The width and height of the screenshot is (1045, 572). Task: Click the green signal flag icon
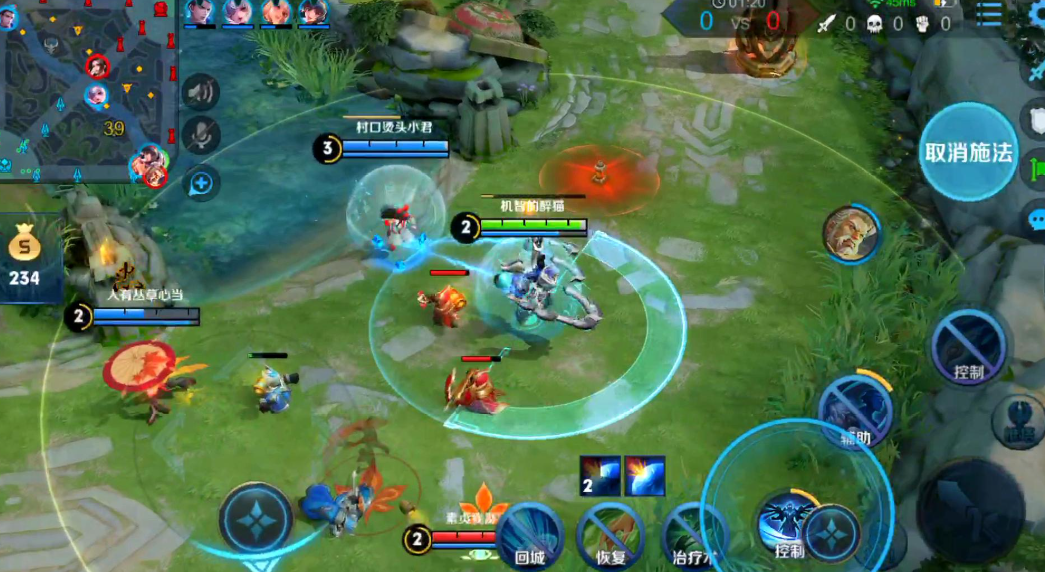pos(1035,167)
